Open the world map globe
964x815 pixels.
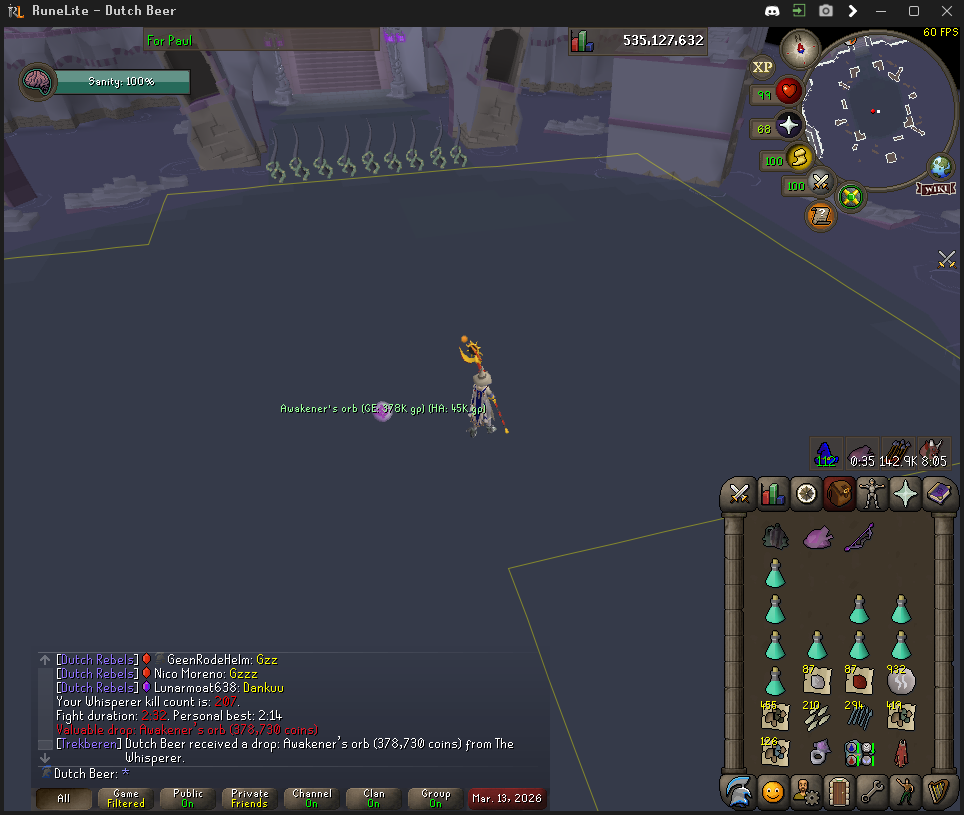coord(941,165)
